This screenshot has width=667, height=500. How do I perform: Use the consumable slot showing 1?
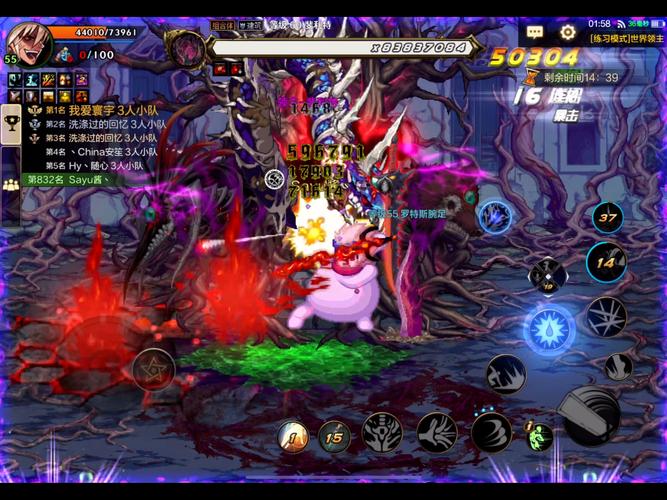(293, 435)
